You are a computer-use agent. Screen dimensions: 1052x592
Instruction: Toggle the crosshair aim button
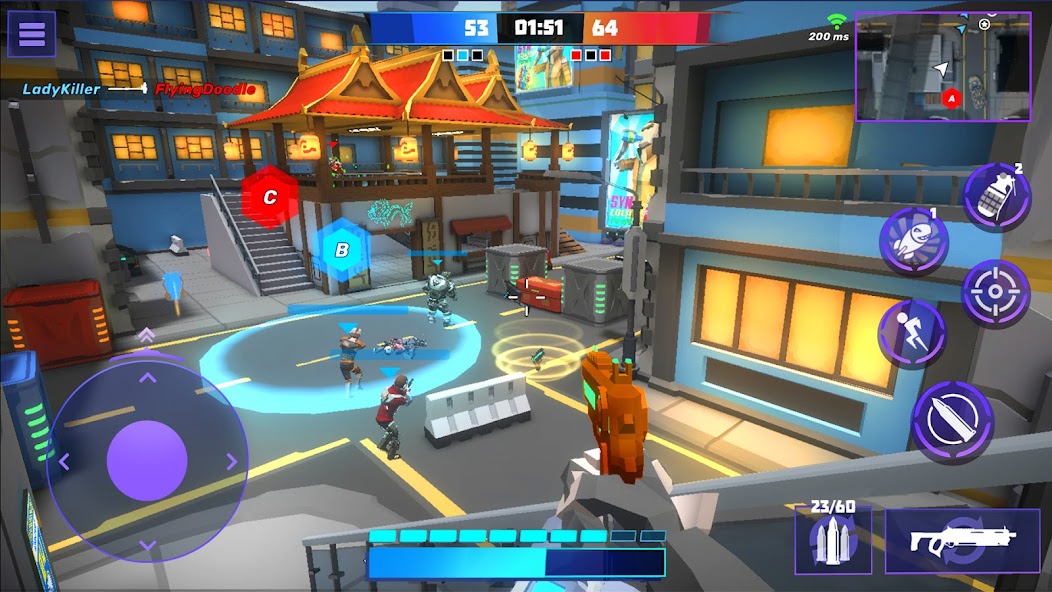995,292
